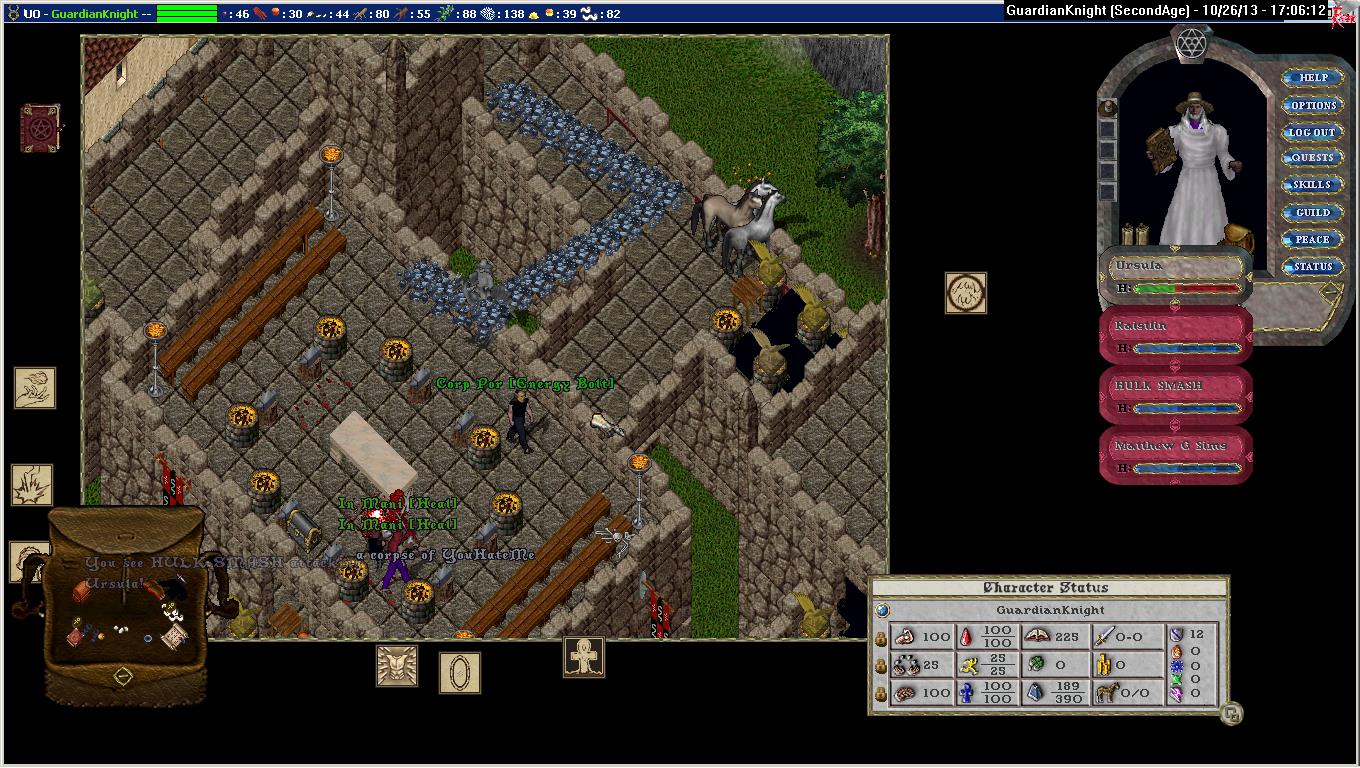Open the Help menu on the paperdoll
Image resolution: width=1360 pixels, height=768 pixels.
(1312, 78)
